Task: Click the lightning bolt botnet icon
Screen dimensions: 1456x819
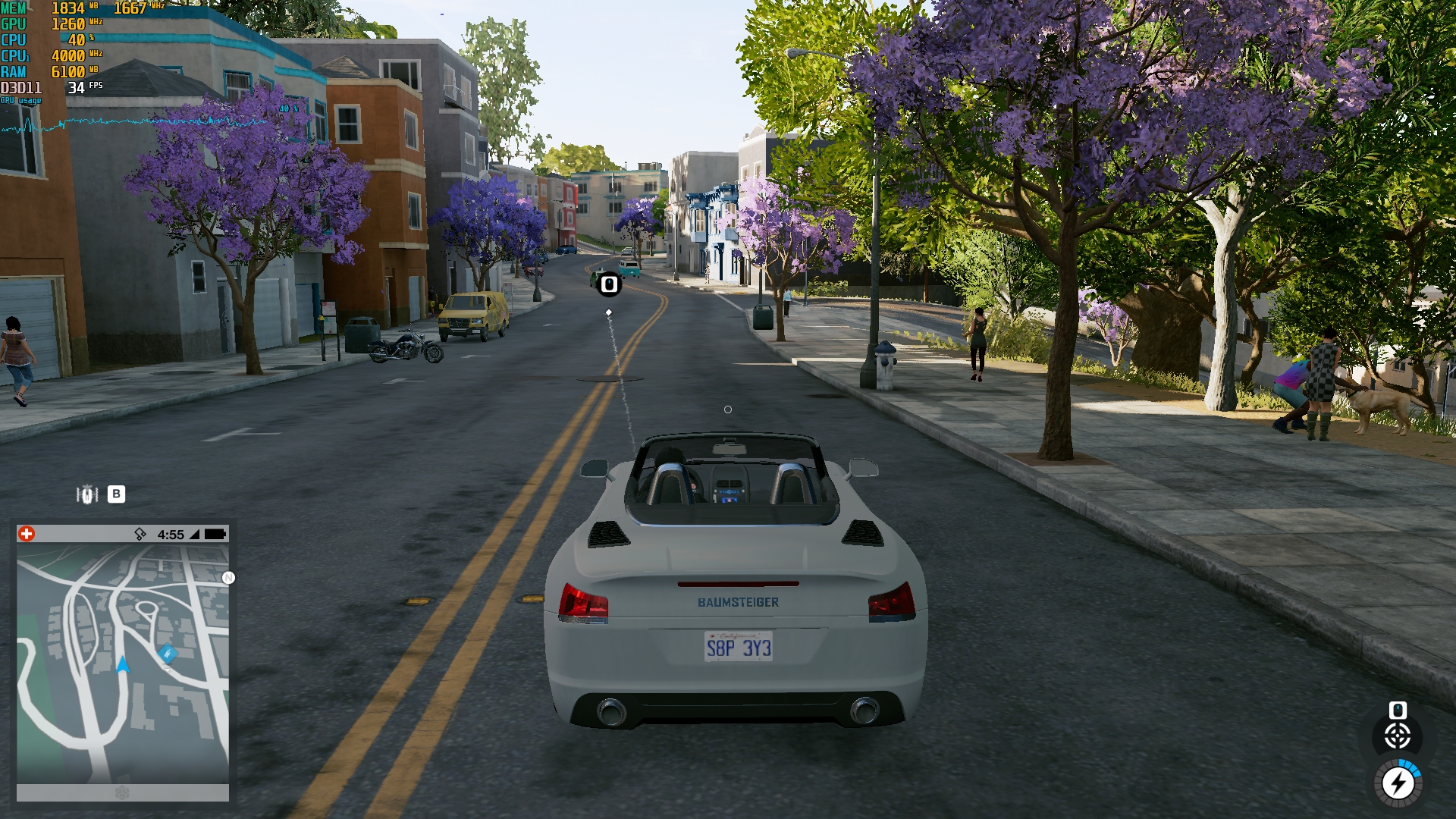Action: tap(1398, 783)
